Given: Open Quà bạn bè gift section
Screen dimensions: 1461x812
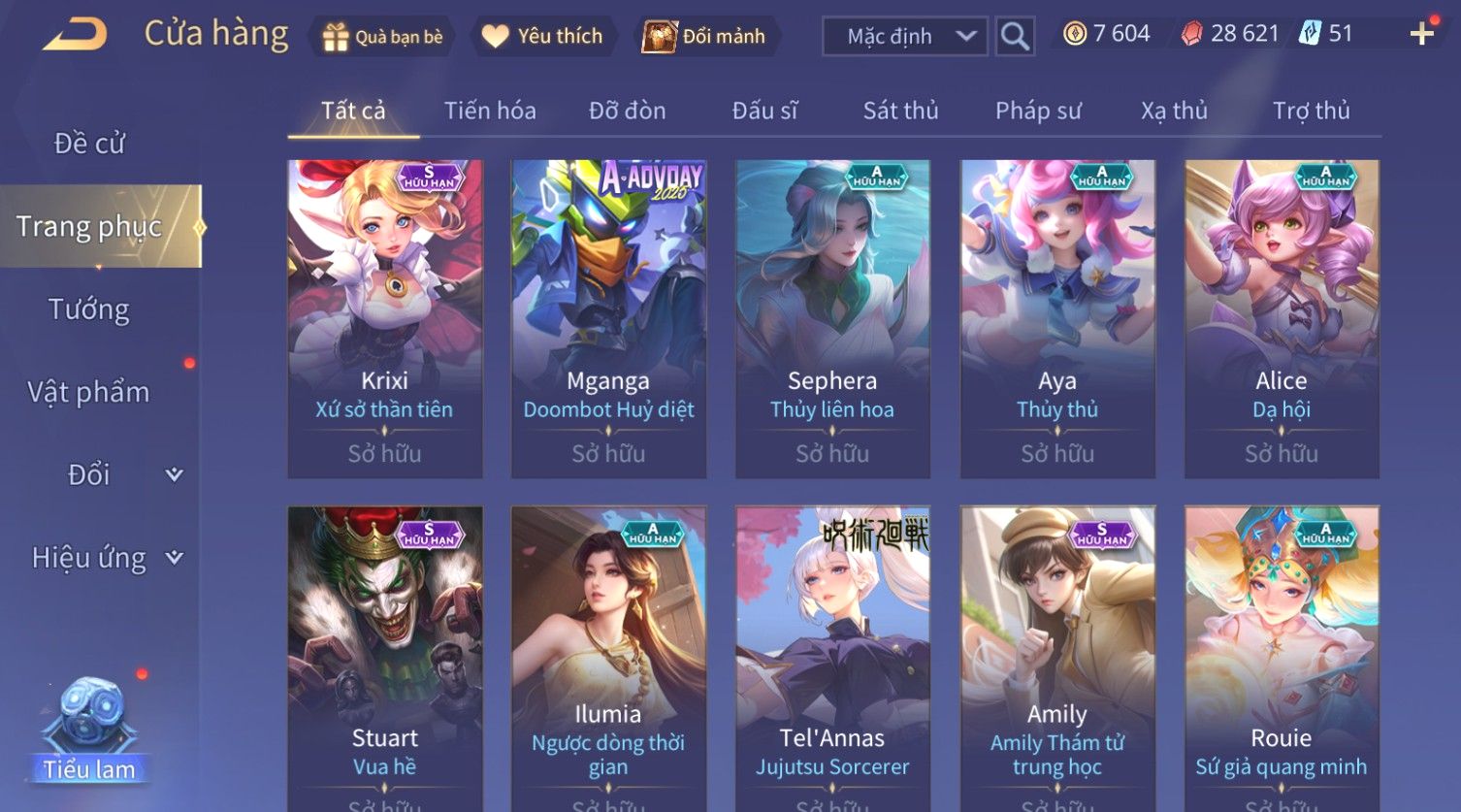Looking at the screenshot, I should point(382,37).
